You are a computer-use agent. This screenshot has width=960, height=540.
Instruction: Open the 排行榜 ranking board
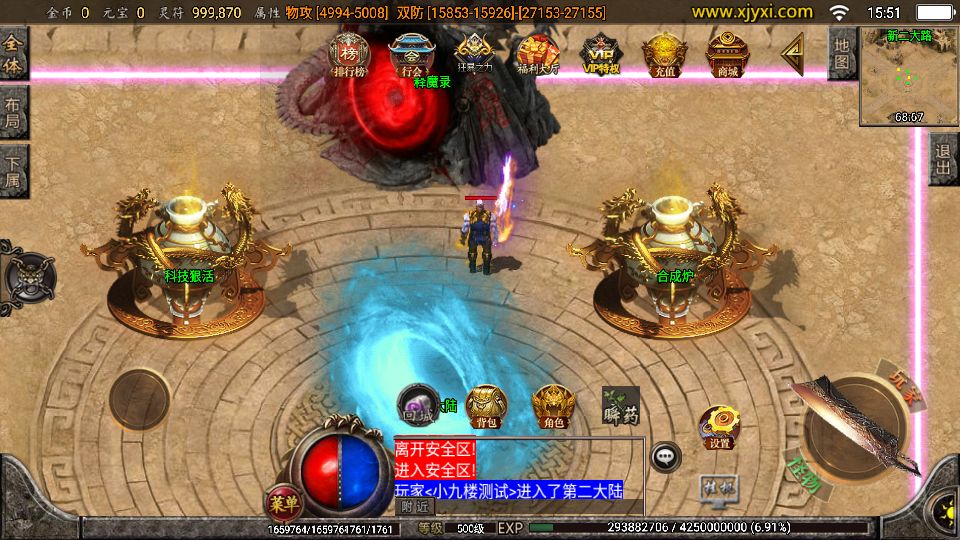(349, 55)
